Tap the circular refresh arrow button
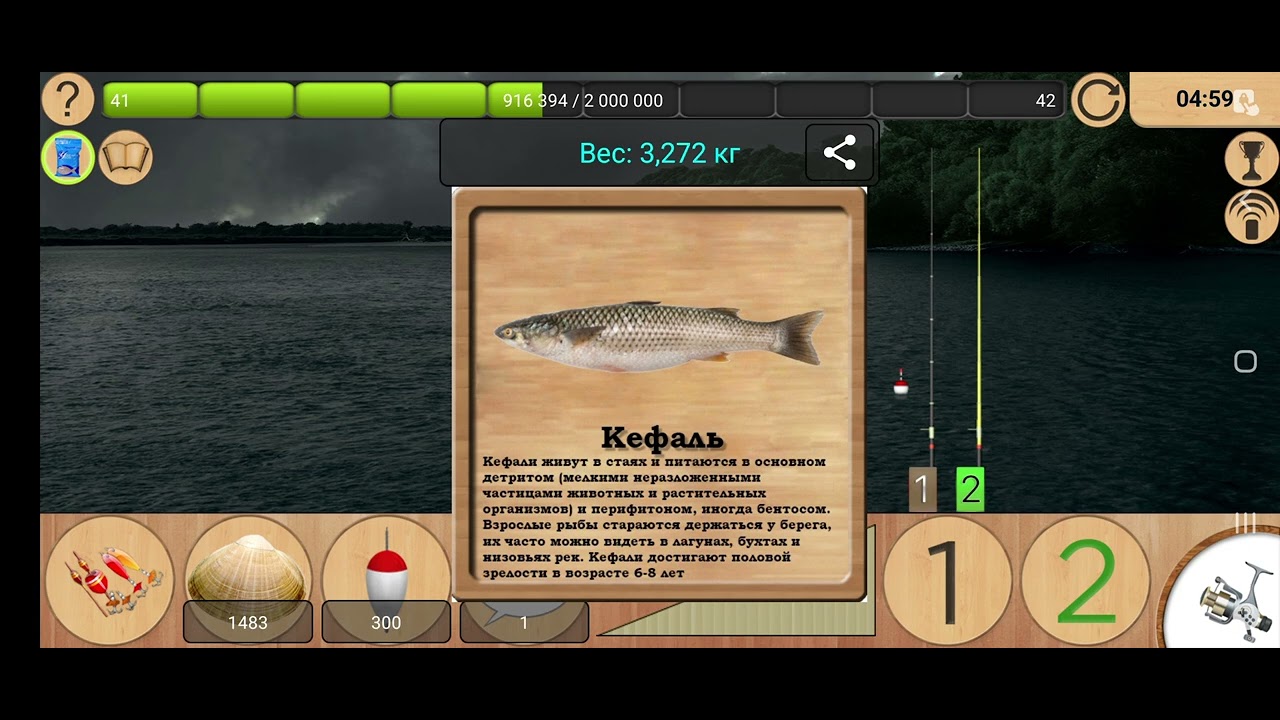 pyautogui.click(x=1098, y=100)
